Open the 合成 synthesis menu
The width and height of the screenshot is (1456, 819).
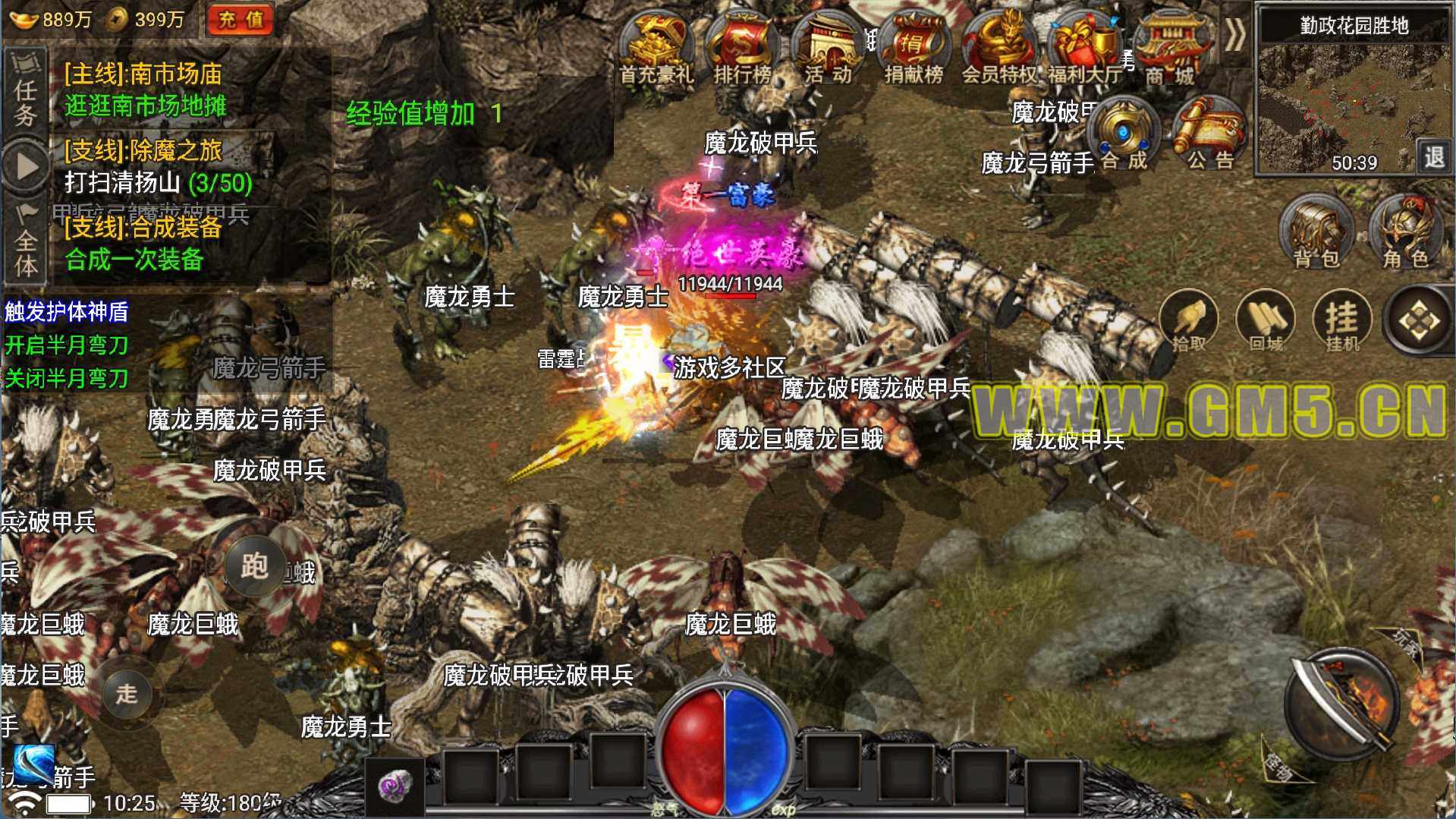1124,137
